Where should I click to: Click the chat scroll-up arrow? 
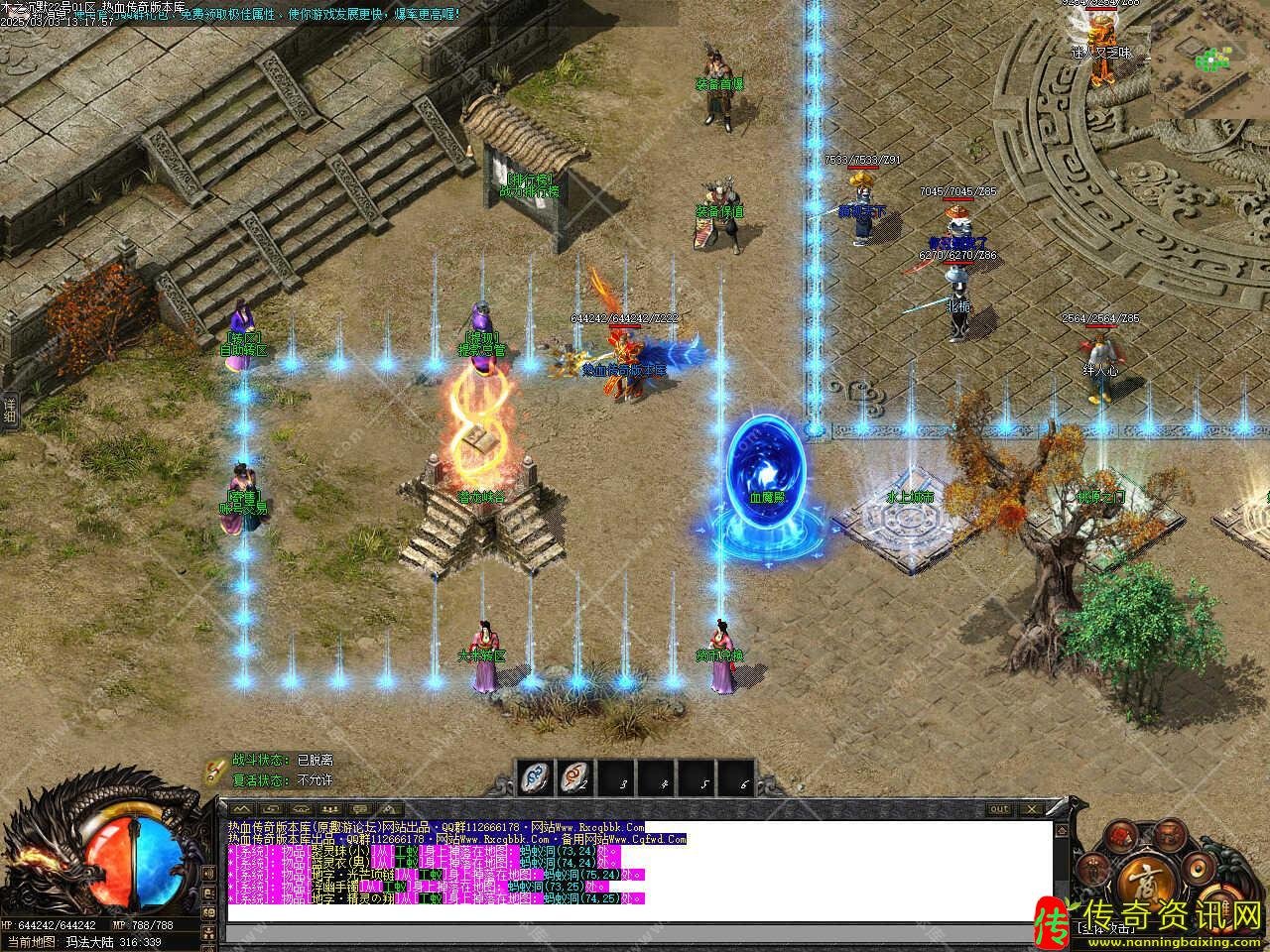(1061, 829)
